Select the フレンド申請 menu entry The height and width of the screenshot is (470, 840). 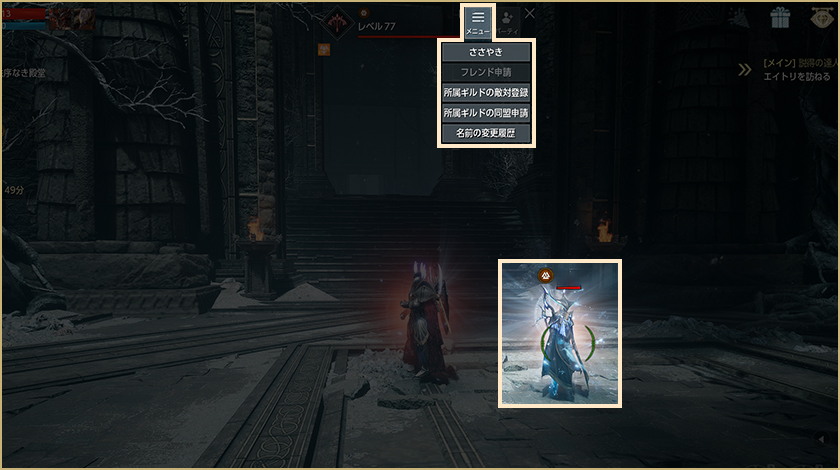[x=486, y=72]
